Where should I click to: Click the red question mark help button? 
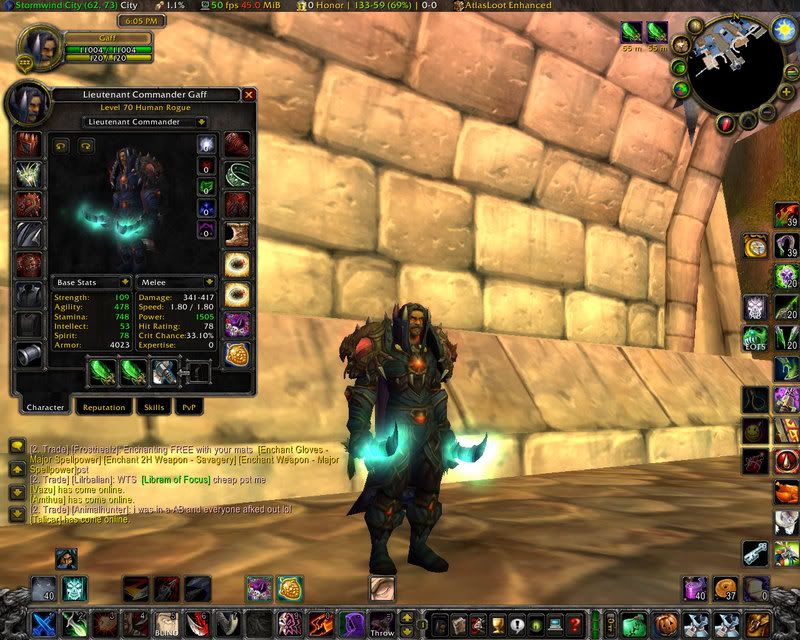(x=726, y=122)
